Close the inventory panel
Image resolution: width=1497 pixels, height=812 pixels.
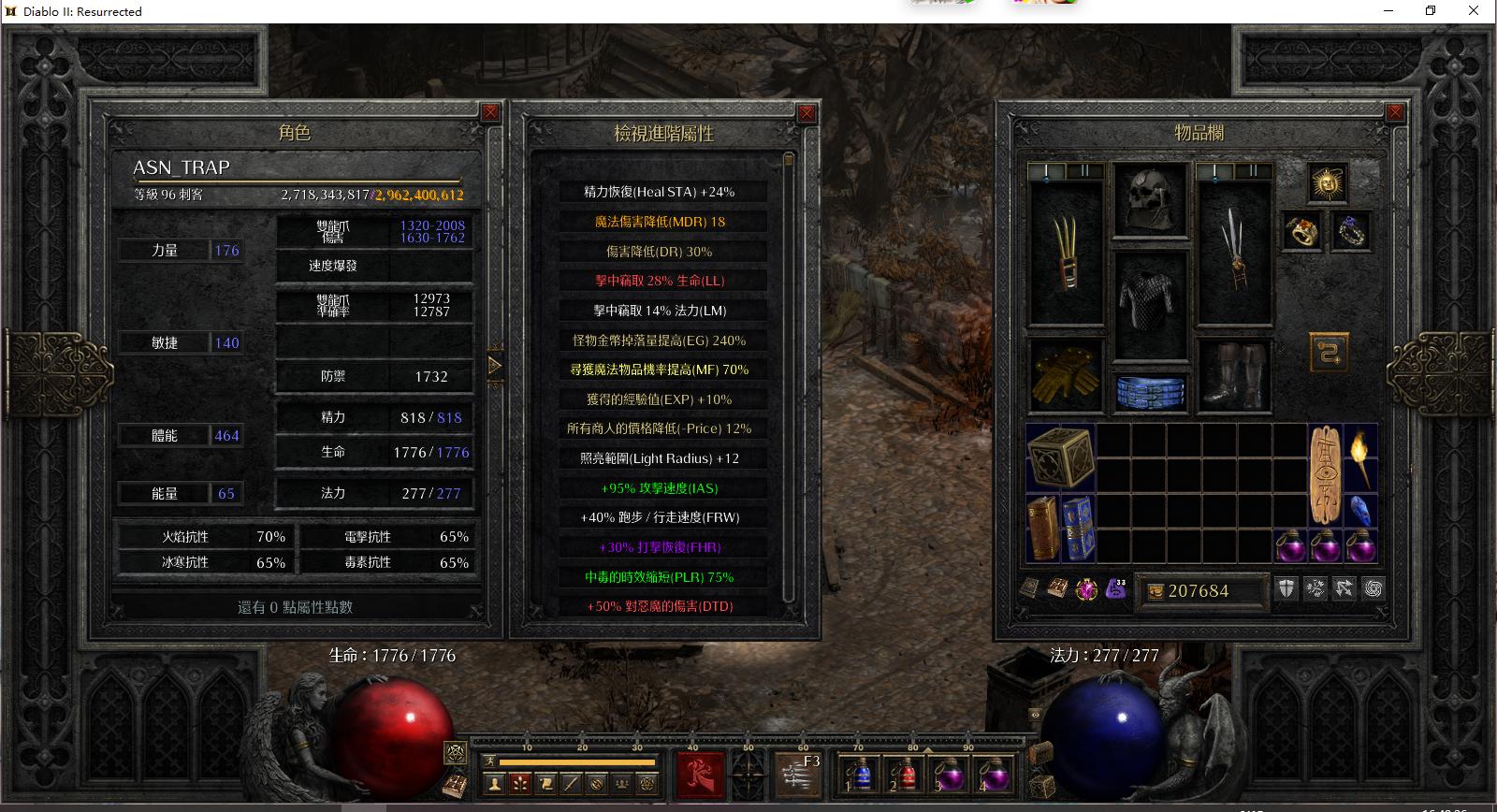1395,112
